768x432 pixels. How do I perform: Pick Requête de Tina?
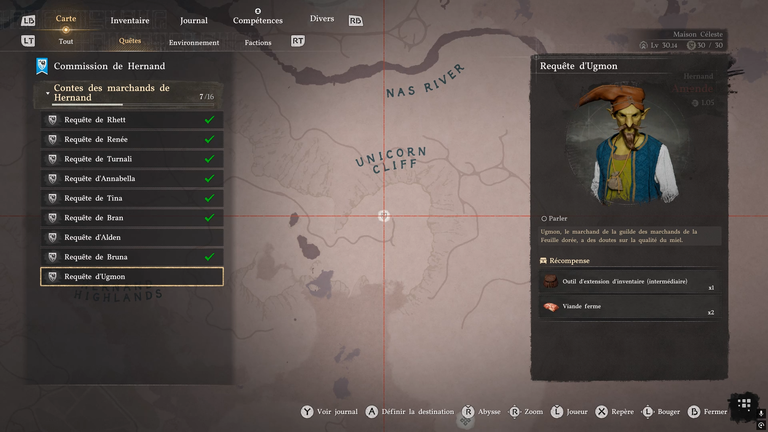131,198
